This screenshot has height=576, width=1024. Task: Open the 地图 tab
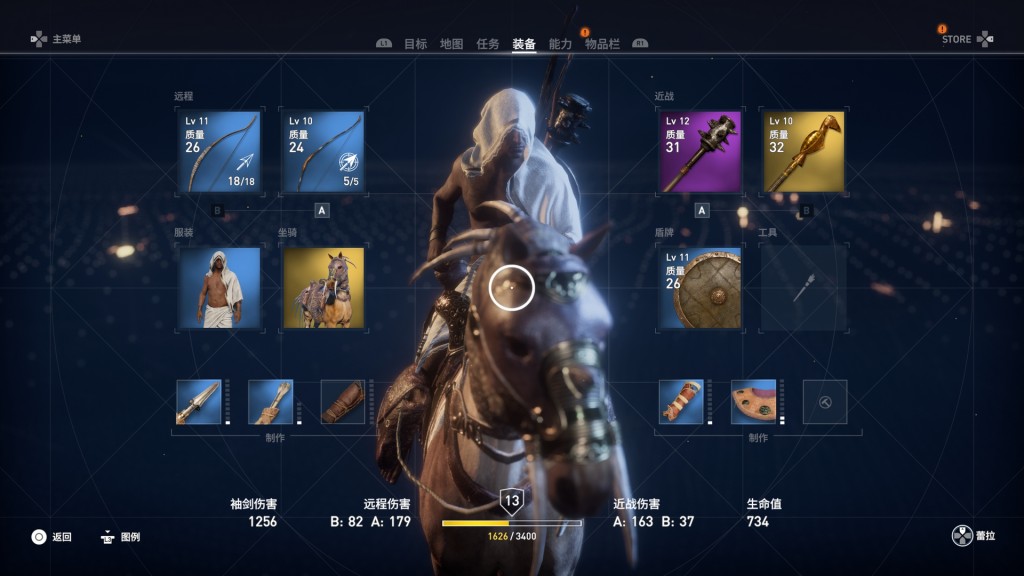point(452,44)
